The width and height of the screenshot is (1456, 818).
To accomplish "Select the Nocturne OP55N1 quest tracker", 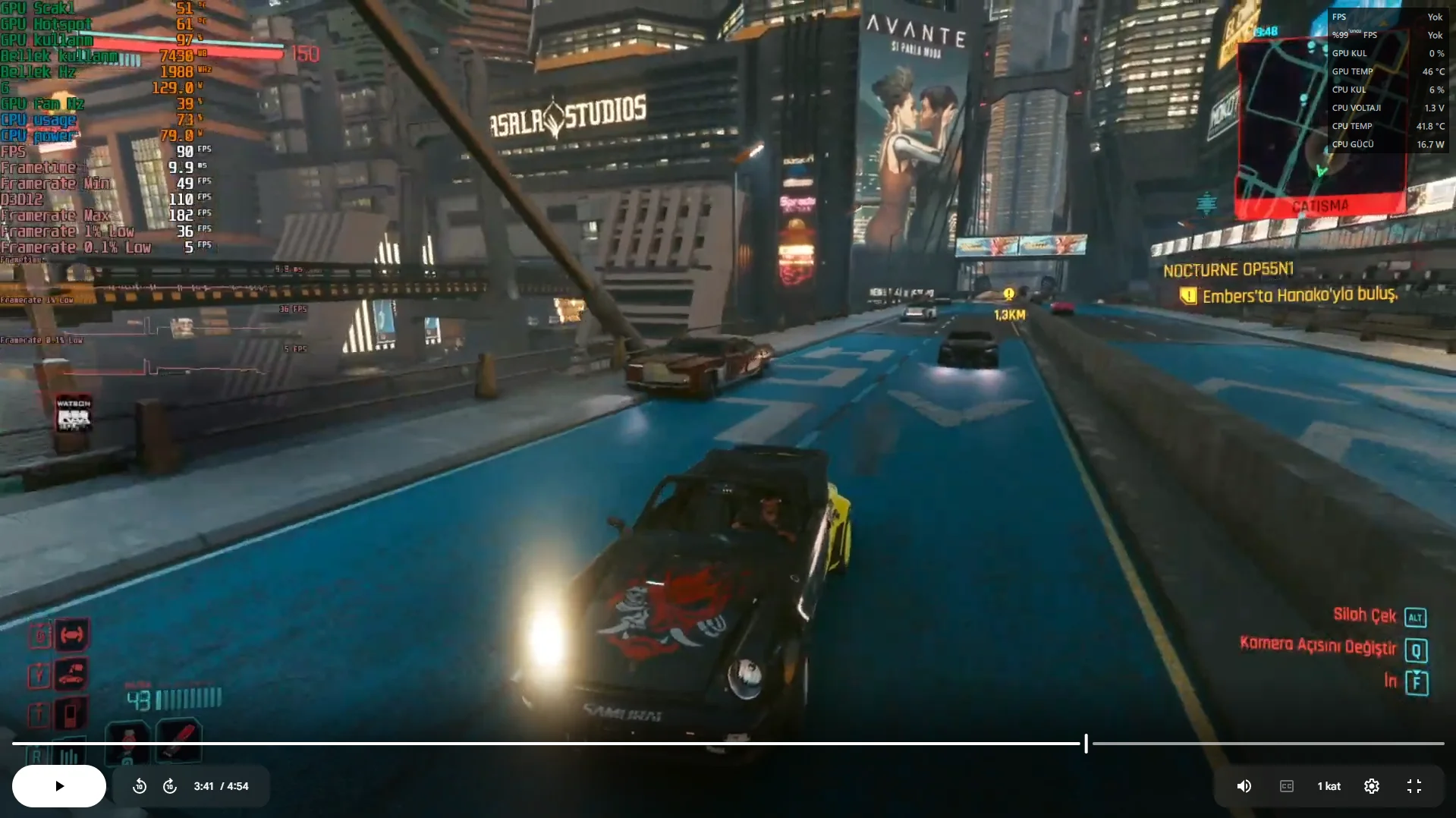I will 1228,270.
